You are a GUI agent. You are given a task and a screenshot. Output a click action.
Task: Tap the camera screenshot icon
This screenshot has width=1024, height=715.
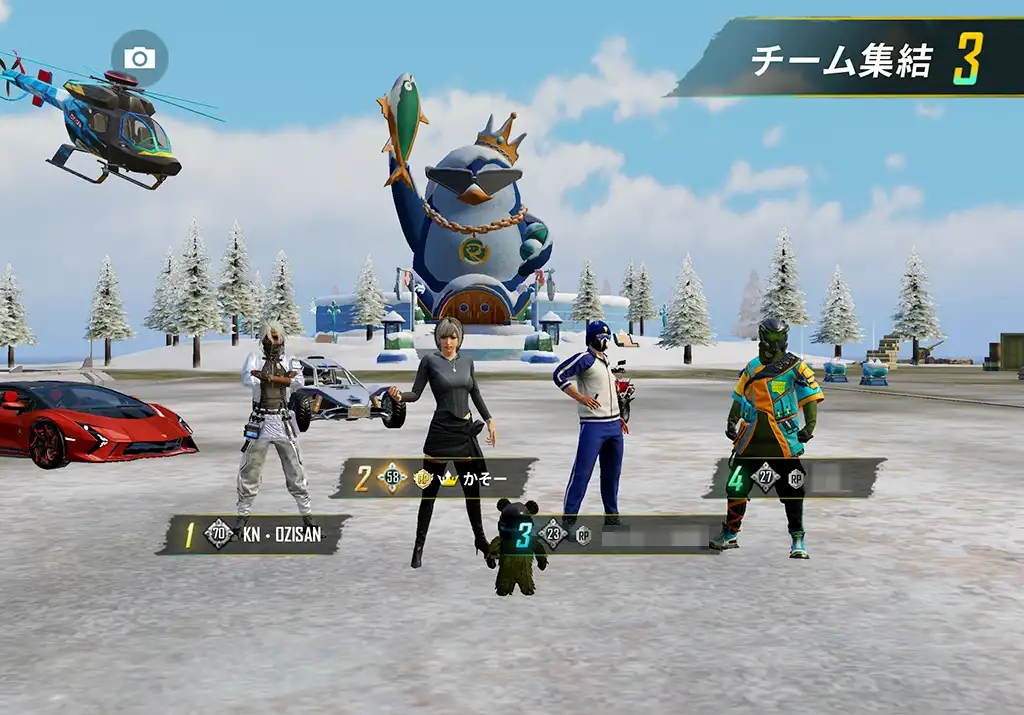click(139, 58)
